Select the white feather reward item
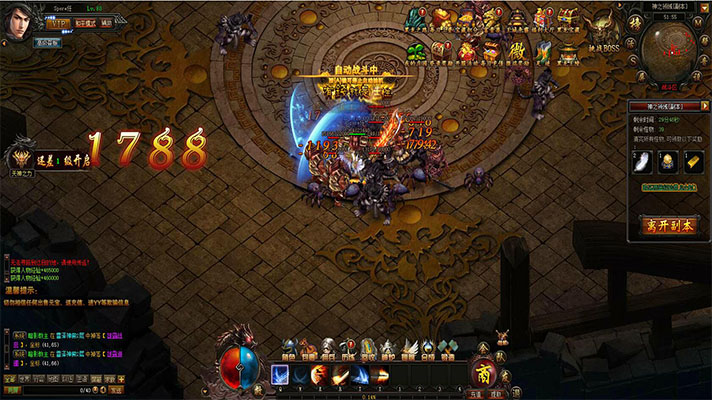Image resolution: width=712 pixels, height=400 pixels. coord(643,161)
